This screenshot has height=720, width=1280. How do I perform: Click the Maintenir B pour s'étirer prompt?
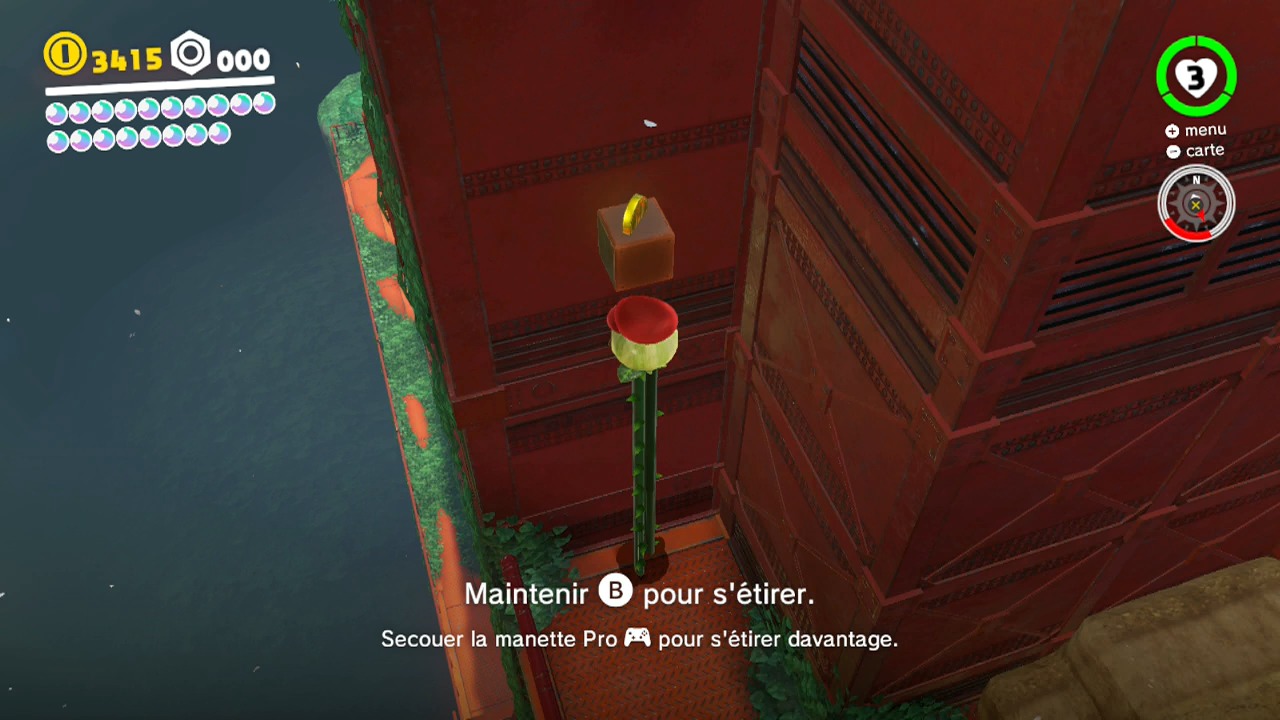click(x=640, y=593)
